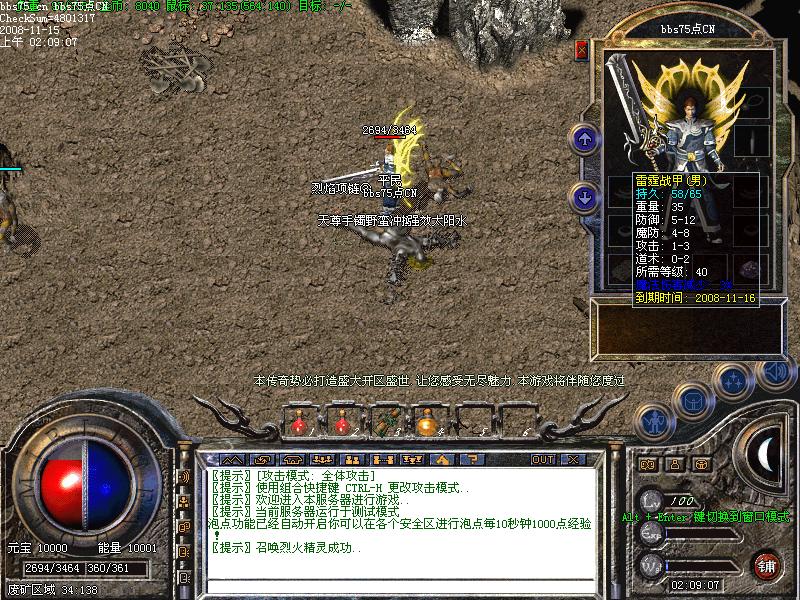The image size is (800, 600).
Task: Select the equipped gem slot in the character panel
Action: coord(751,268)
